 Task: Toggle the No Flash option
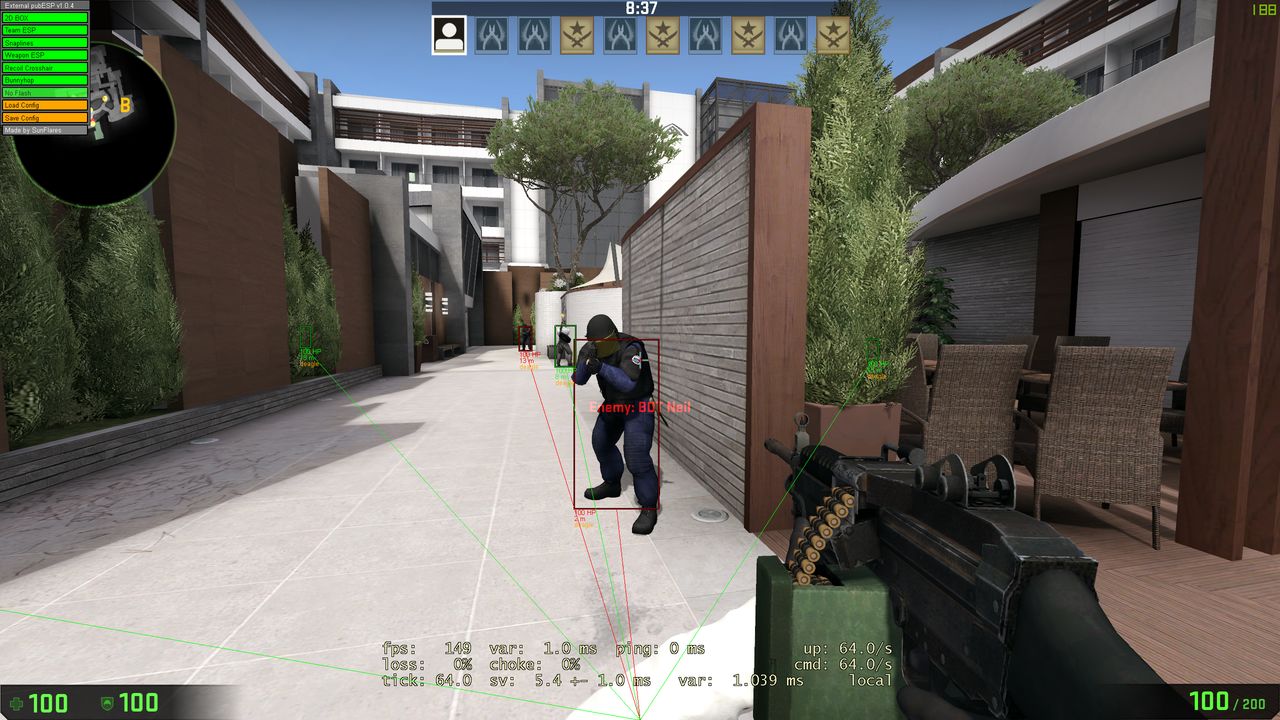(x=45, y=92)
